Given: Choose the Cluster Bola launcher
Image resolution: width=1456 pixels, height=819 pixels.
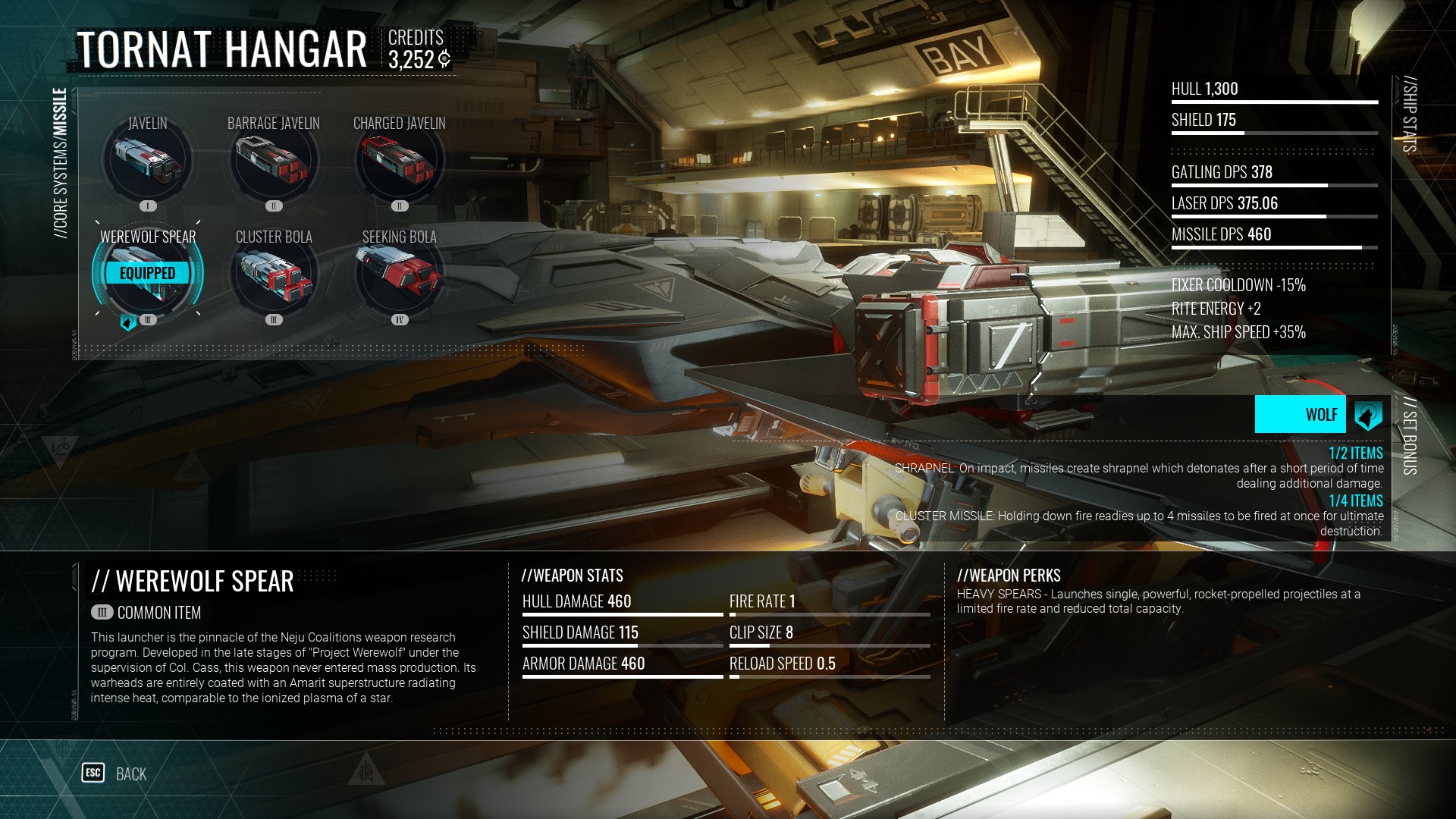Looking at the screenshot, I should pyautogui.click(x=274, y=274).
